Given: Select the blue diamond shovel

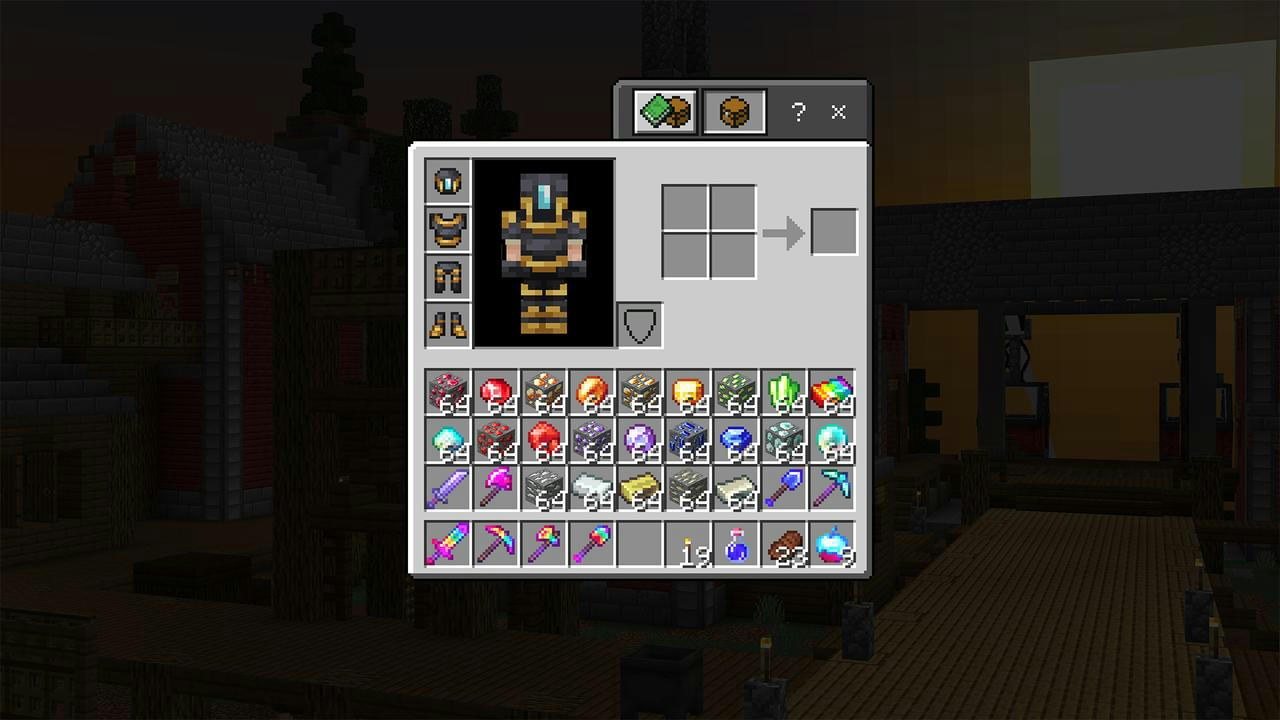Looking at the screenshot, I should (789, 490).
